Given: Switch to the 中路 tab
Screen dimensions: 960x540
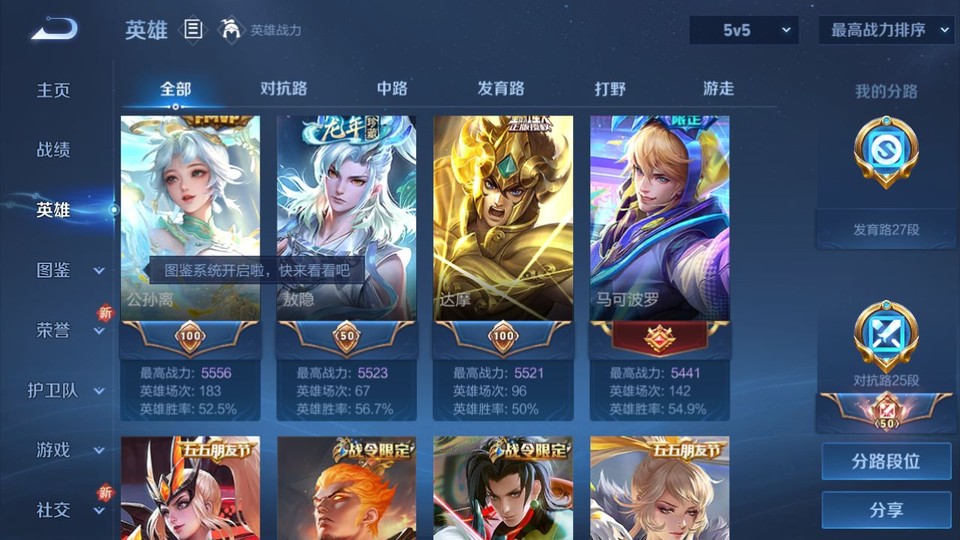Looking at the screenshot, I should coord(392,88).
